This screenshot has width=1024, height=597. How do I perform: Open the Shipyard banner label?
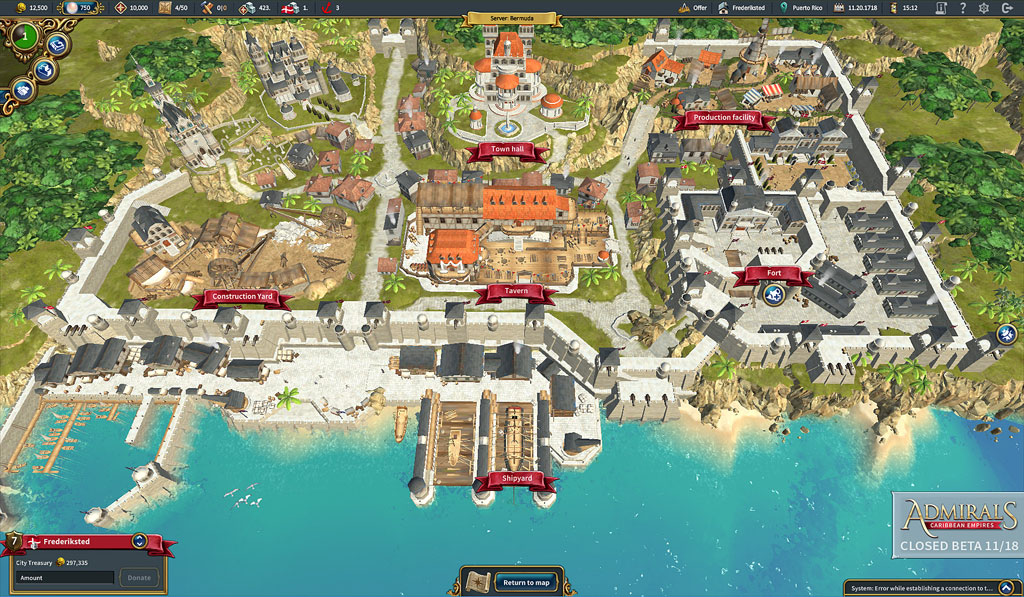516,479
